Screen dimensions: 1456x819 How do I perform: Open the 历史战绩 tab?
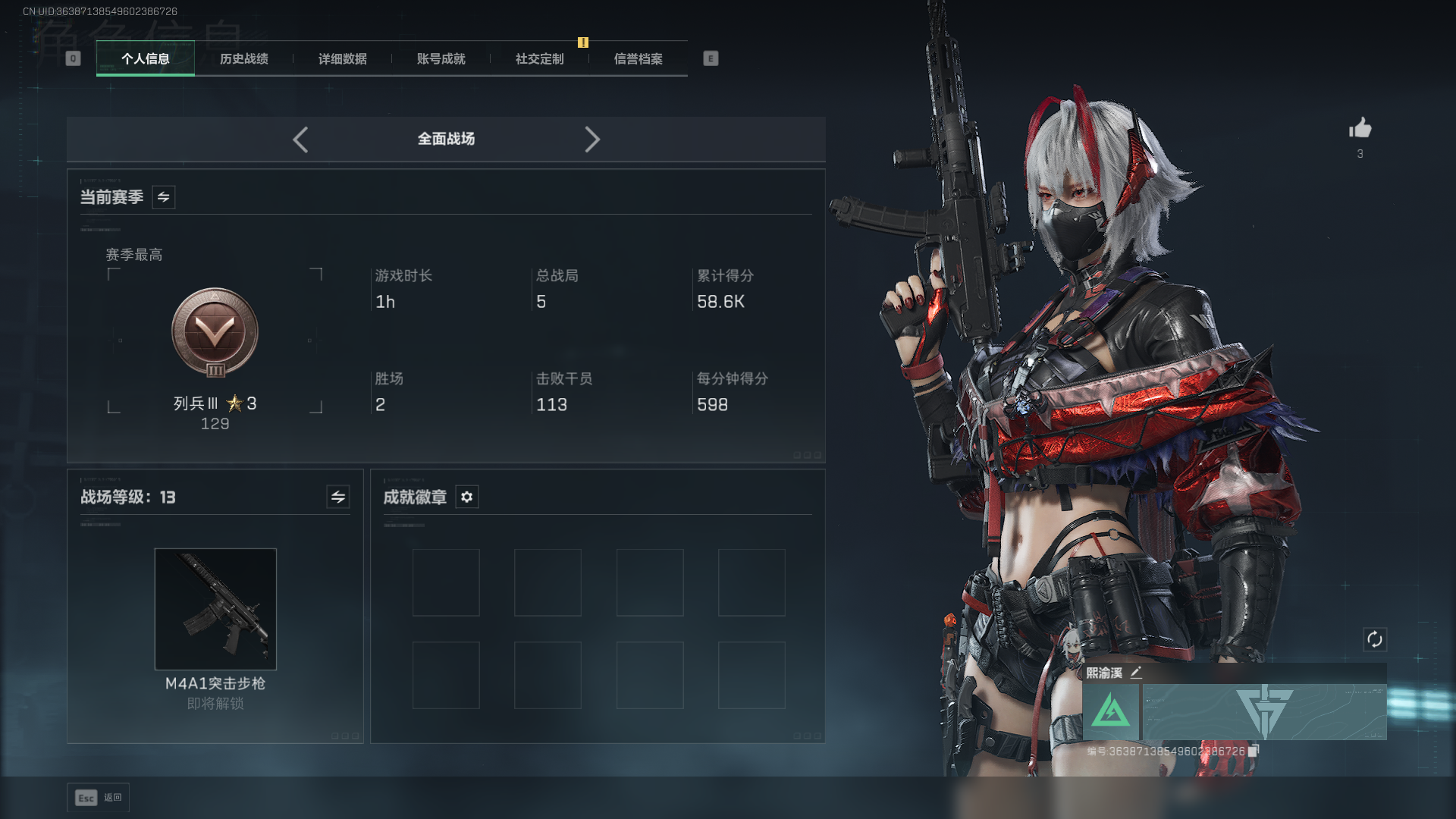click(243, 59)
